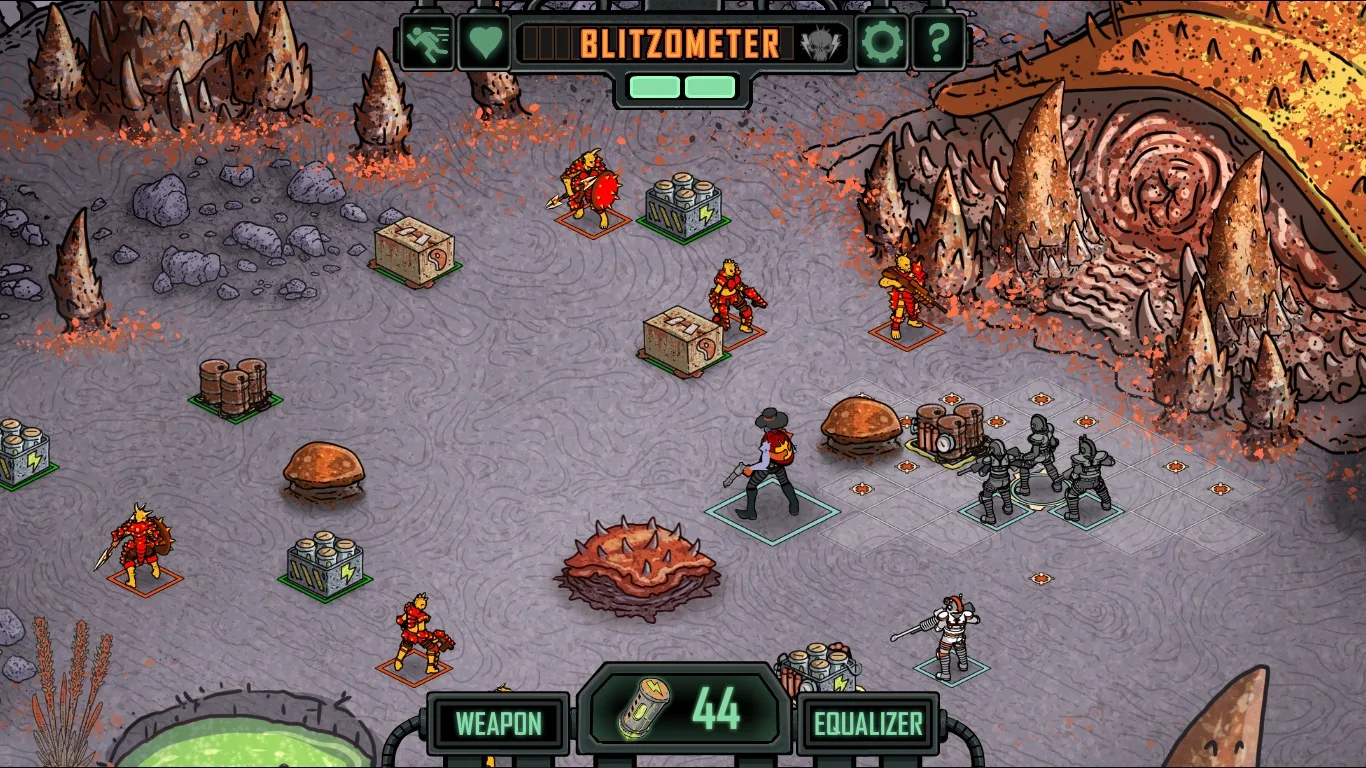Open the EQUALIZER panel

click(x=868, y=723)
